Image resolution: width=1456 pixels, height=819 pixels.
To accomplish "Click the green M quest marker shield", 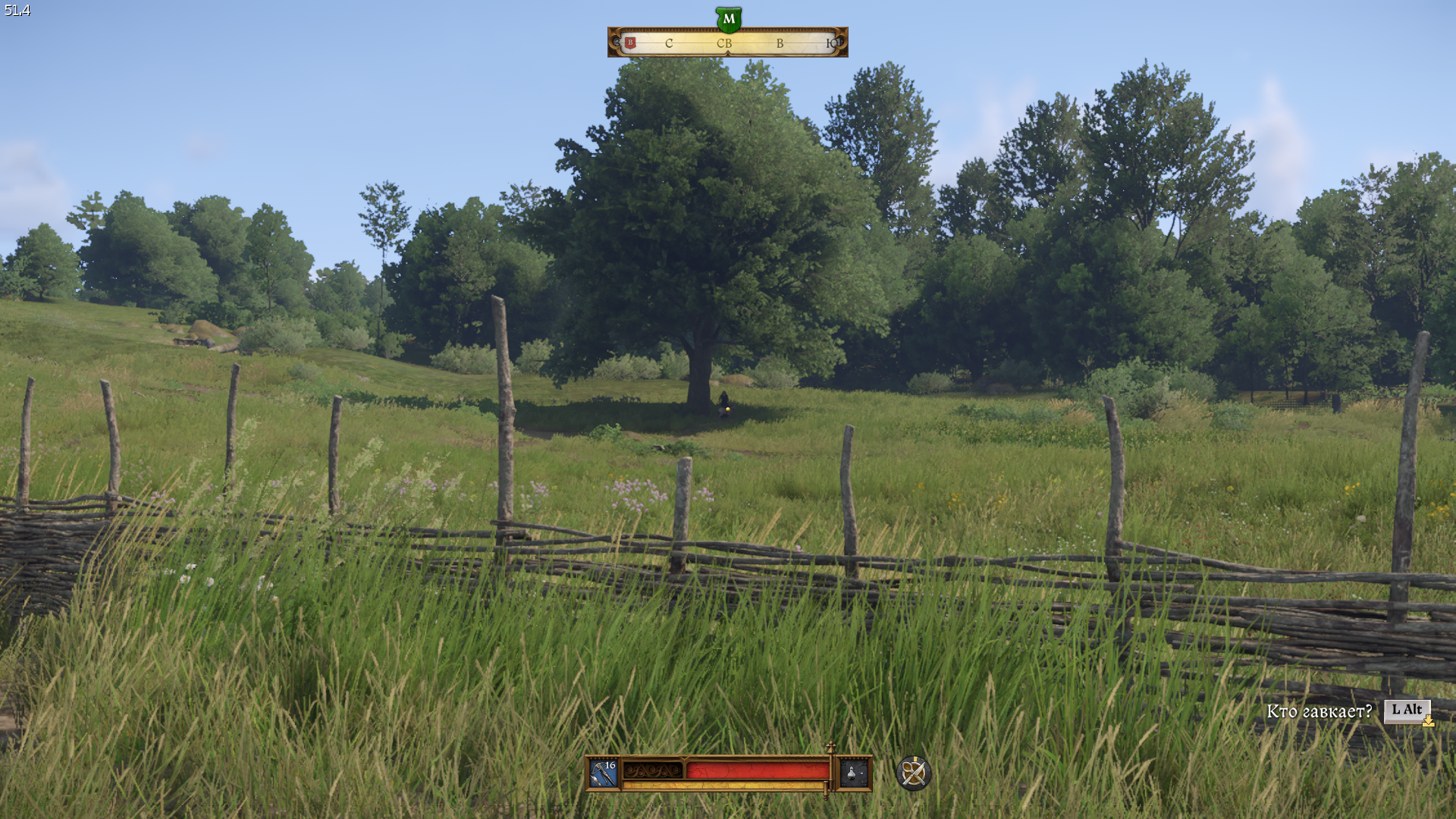I will pos(728,19).
